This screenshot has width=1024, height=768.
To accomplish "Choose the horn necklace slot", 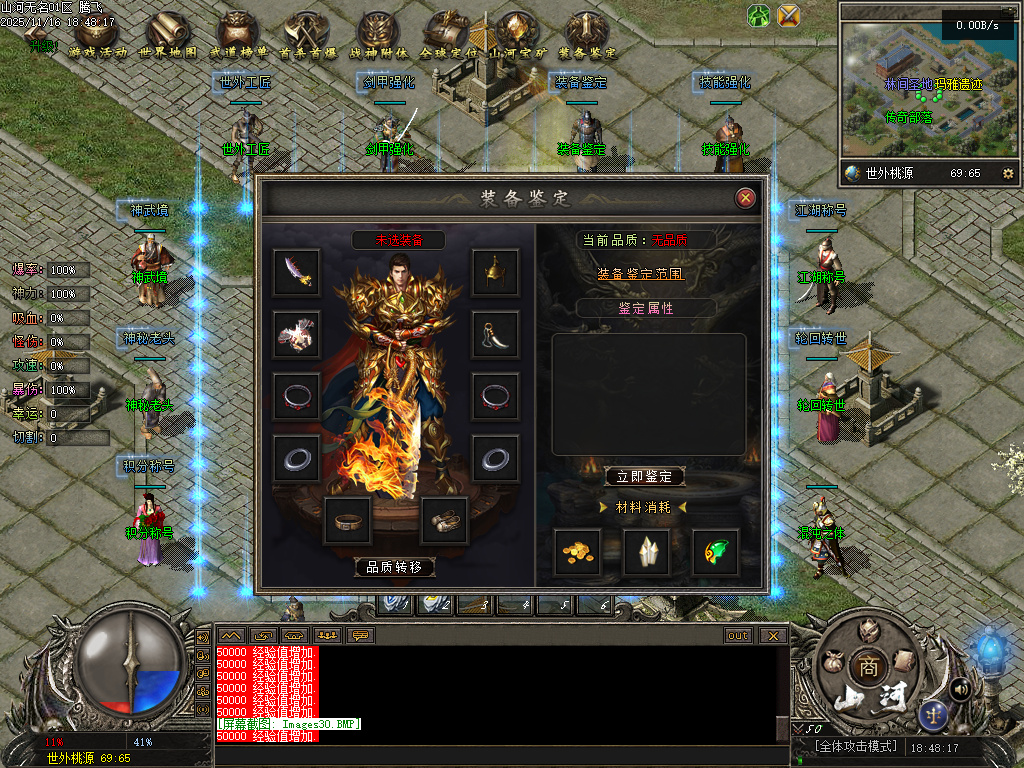I will pyautogui.click(x=495, y=334).
